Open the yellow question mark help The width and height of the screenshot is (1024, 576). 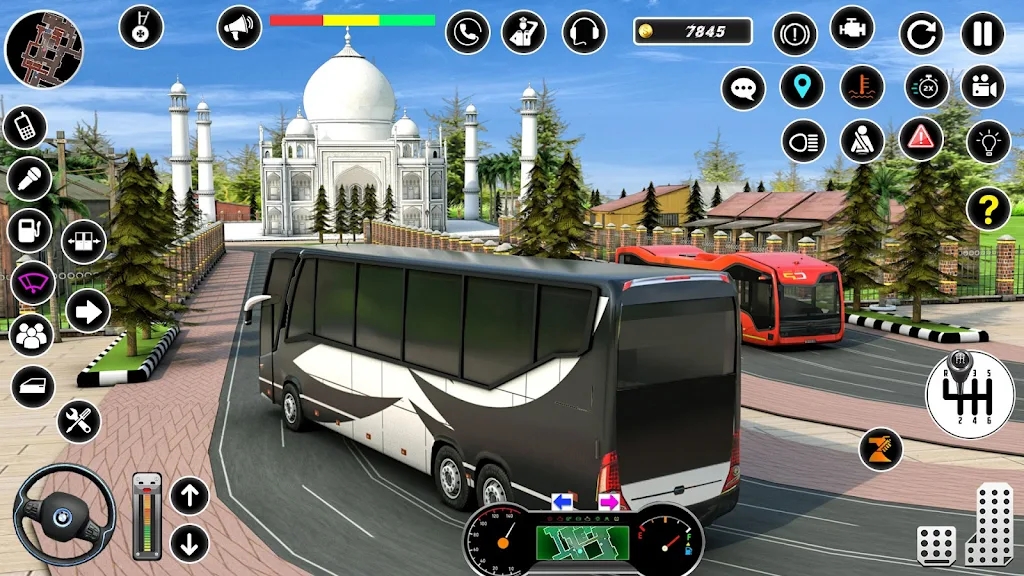988,208
